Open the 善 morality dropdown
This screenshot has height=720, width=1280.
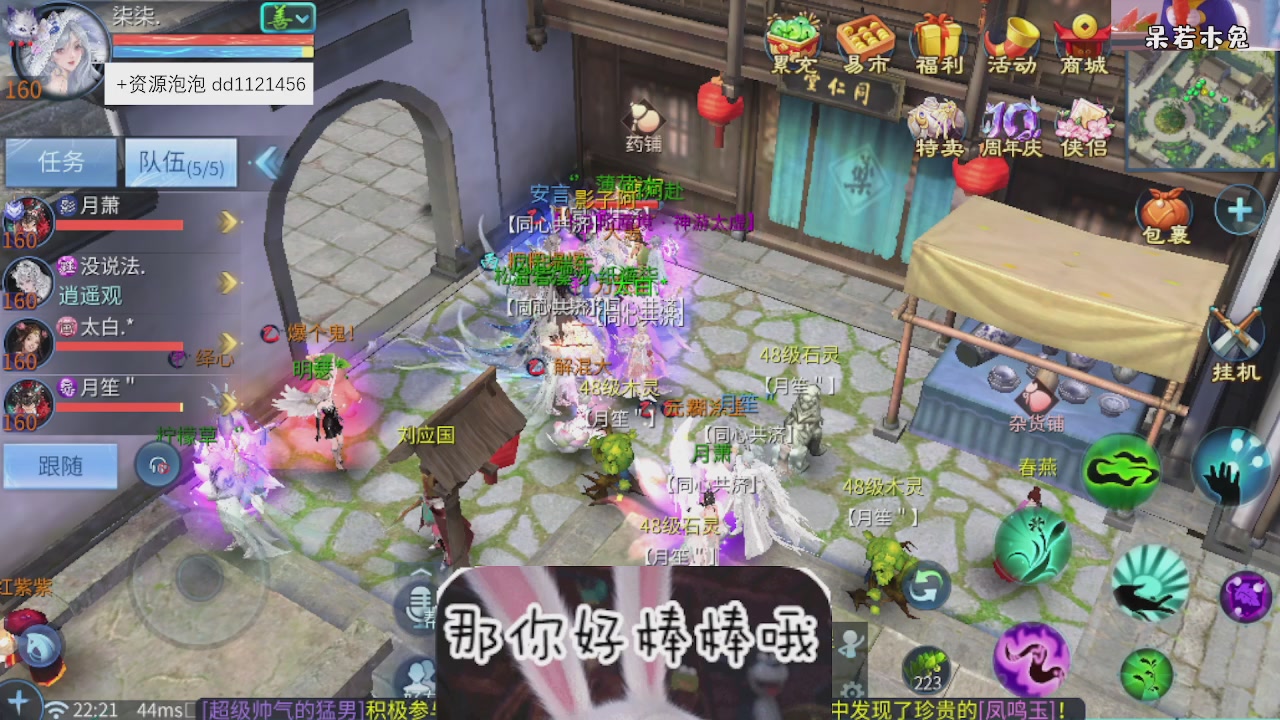(x=290, y=18)
